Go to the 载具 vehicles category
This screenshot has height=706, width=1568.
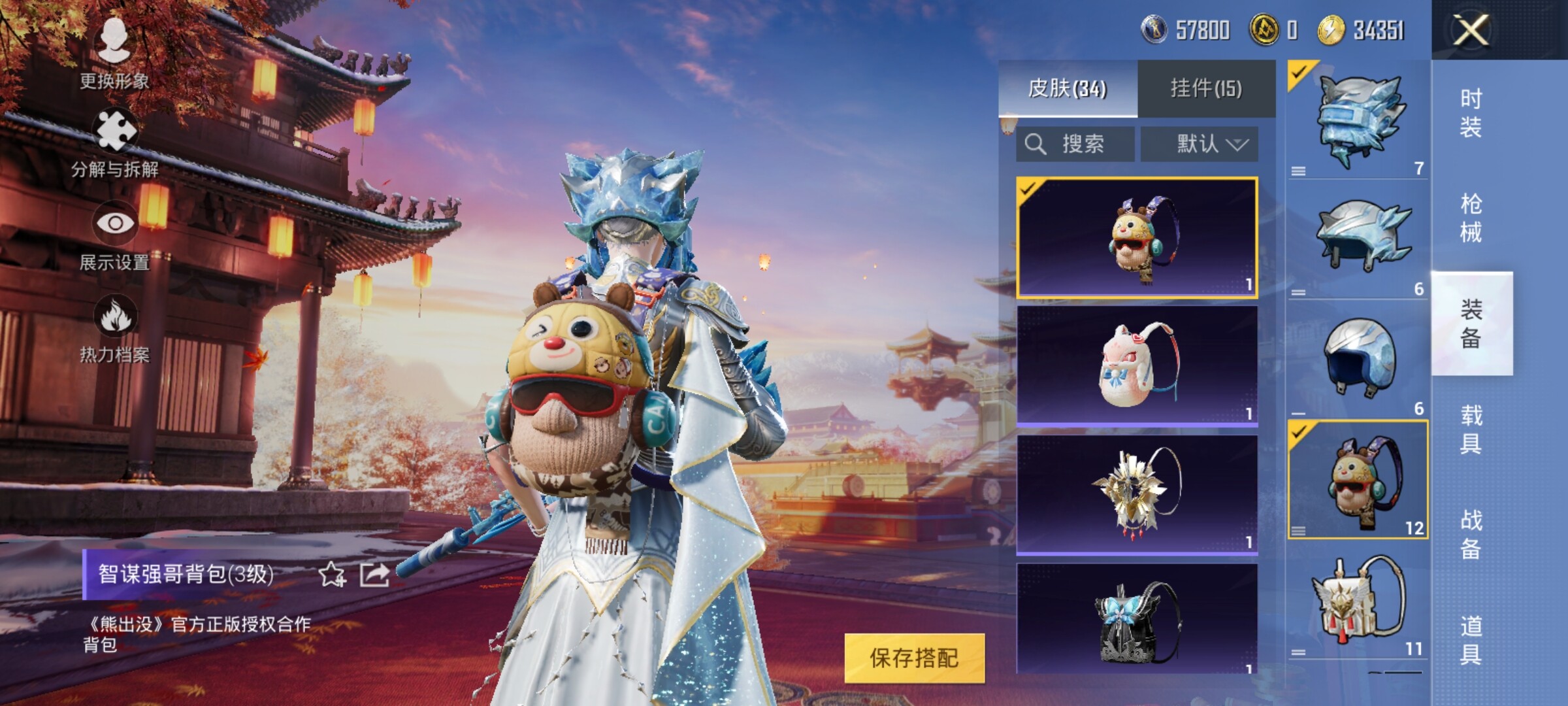[x=1471, y=429]
